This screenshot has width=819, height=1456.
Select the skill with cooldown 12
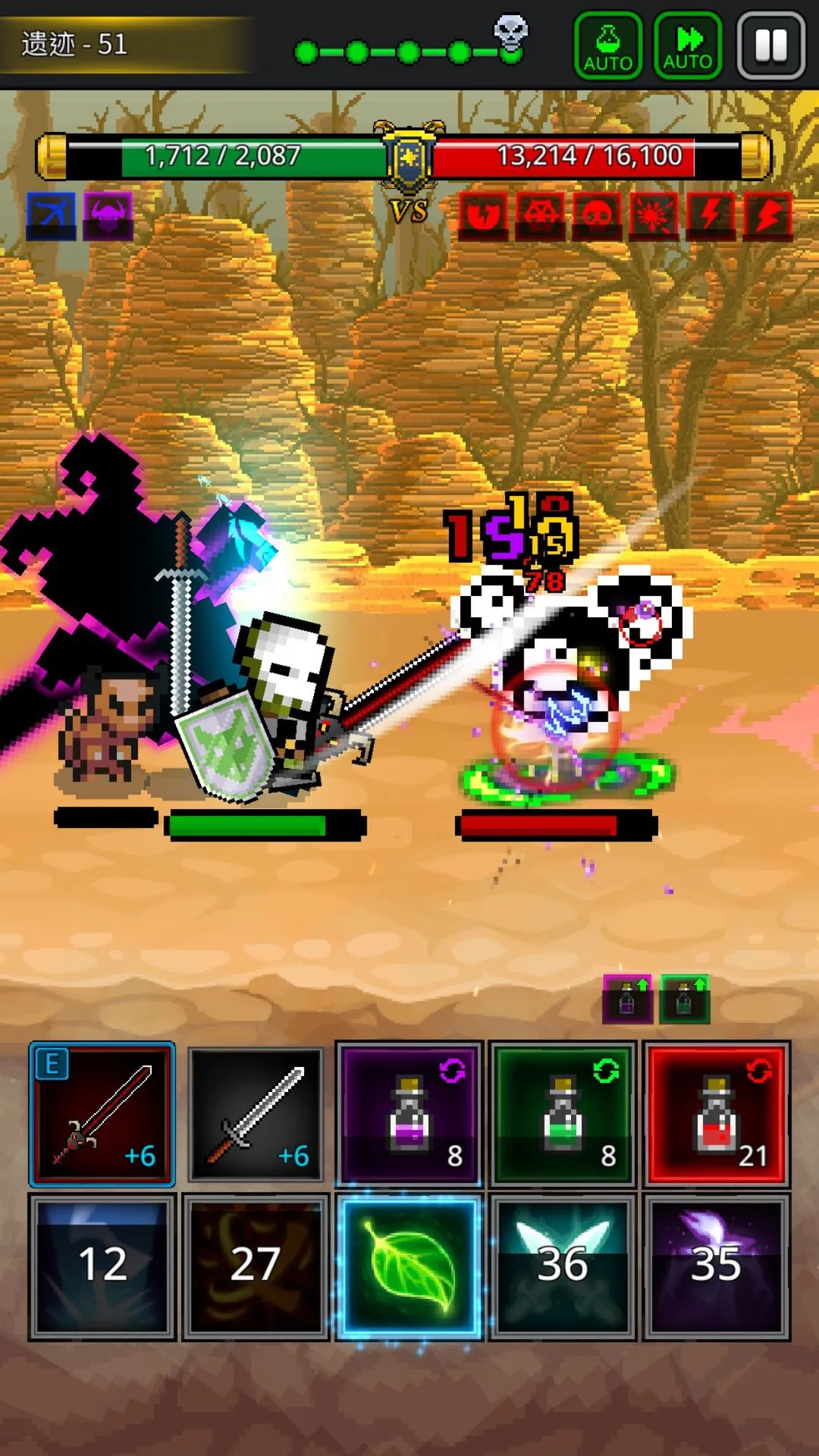(102, 1266)
